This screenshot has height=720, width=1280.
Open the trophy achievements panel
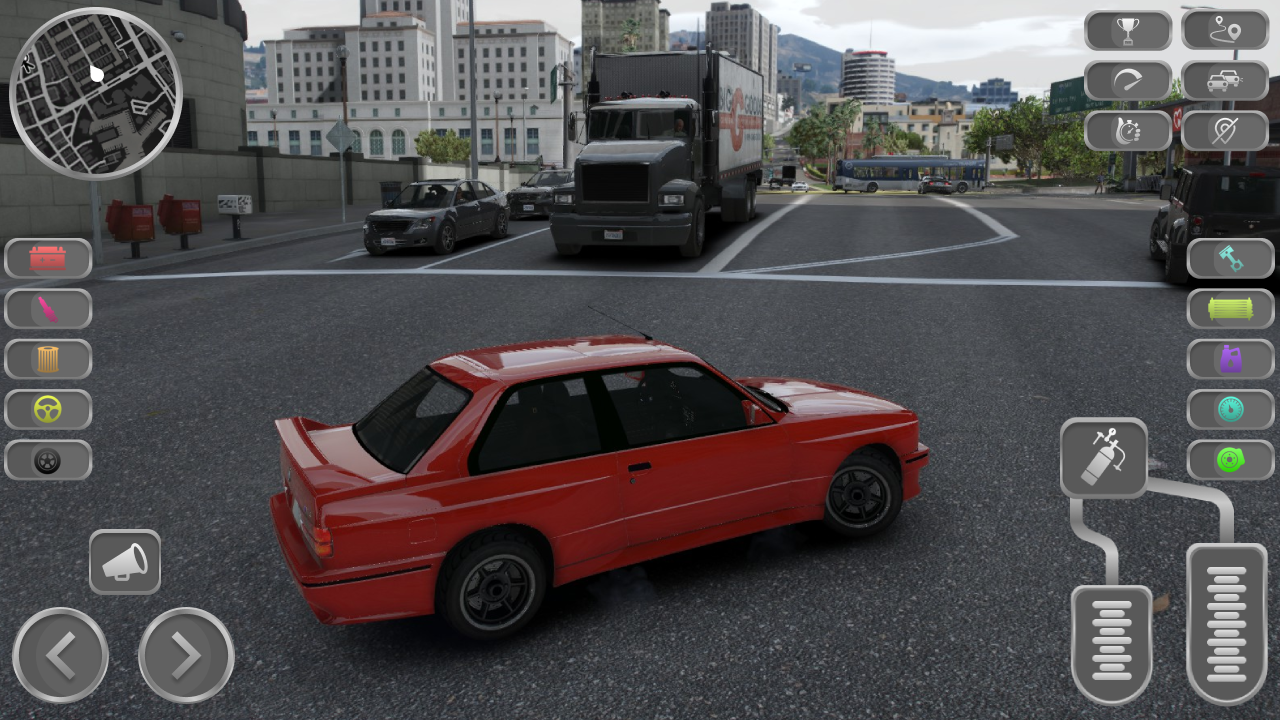(1128, 30)
